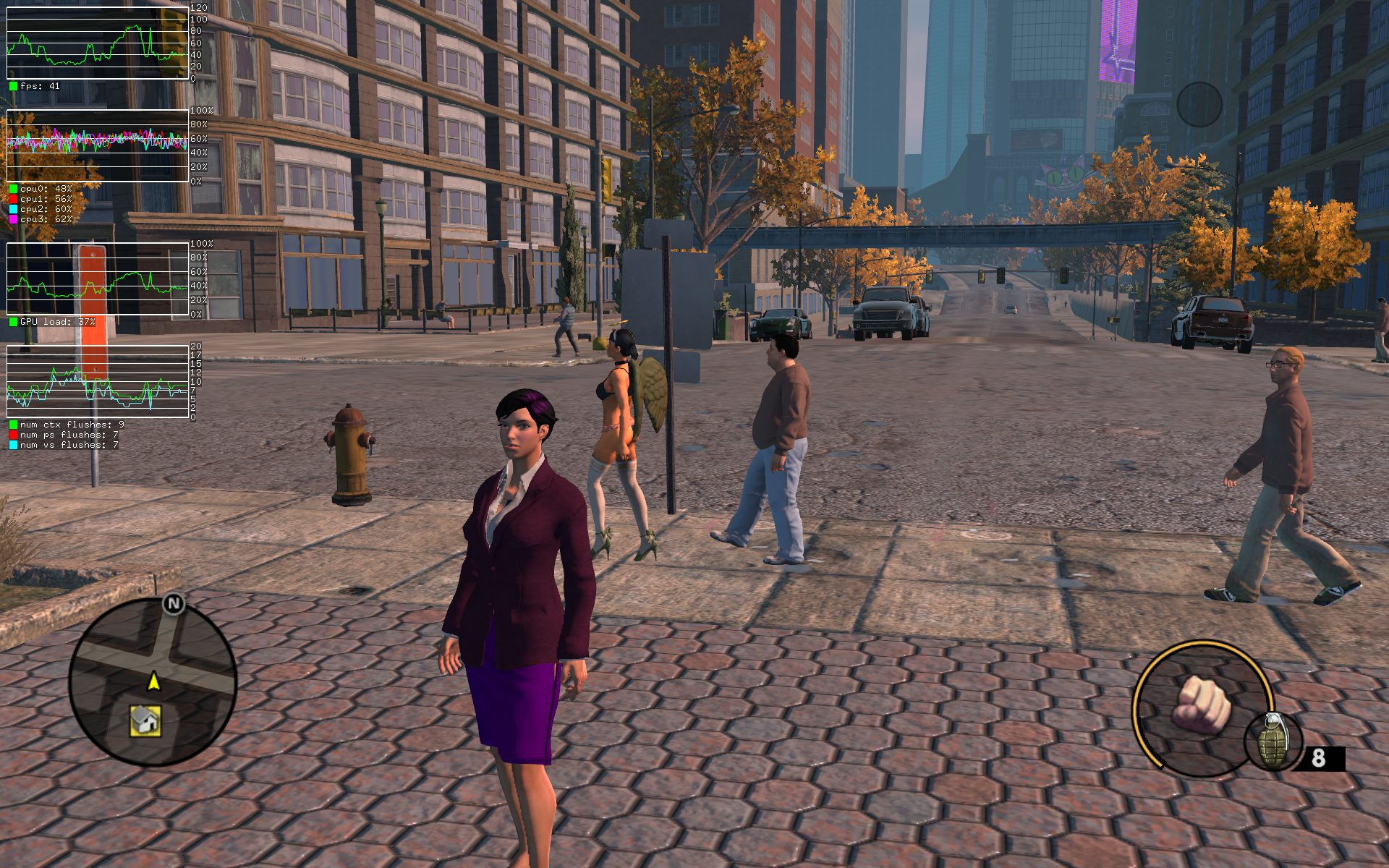Screen dimensions: 1389x868
Task: Click the GPU load graph overlay
Action: pyautogui.click(x=98, y=279)
